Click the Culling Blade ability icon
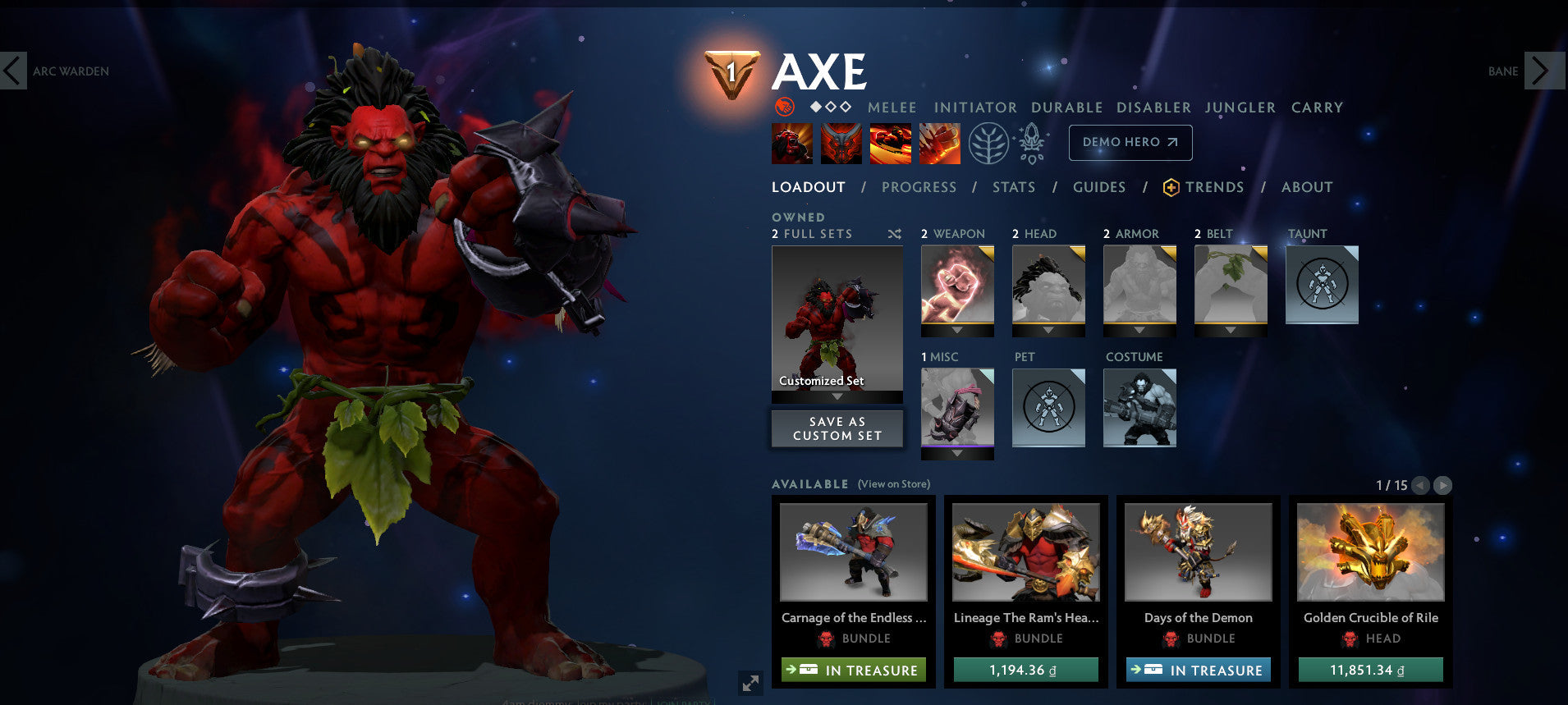The image size is (1568, 705). point(938,143)
